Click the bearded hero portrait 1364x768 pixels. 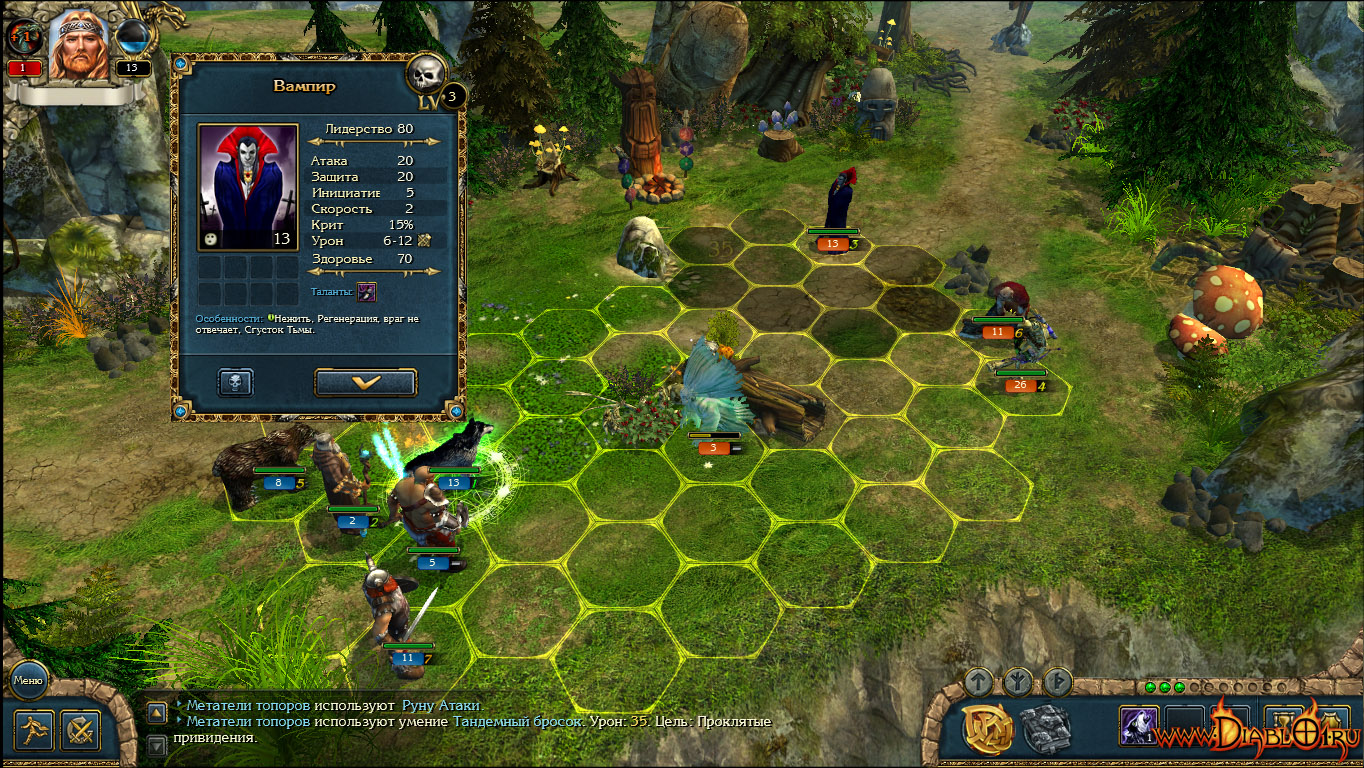[78, 45]
